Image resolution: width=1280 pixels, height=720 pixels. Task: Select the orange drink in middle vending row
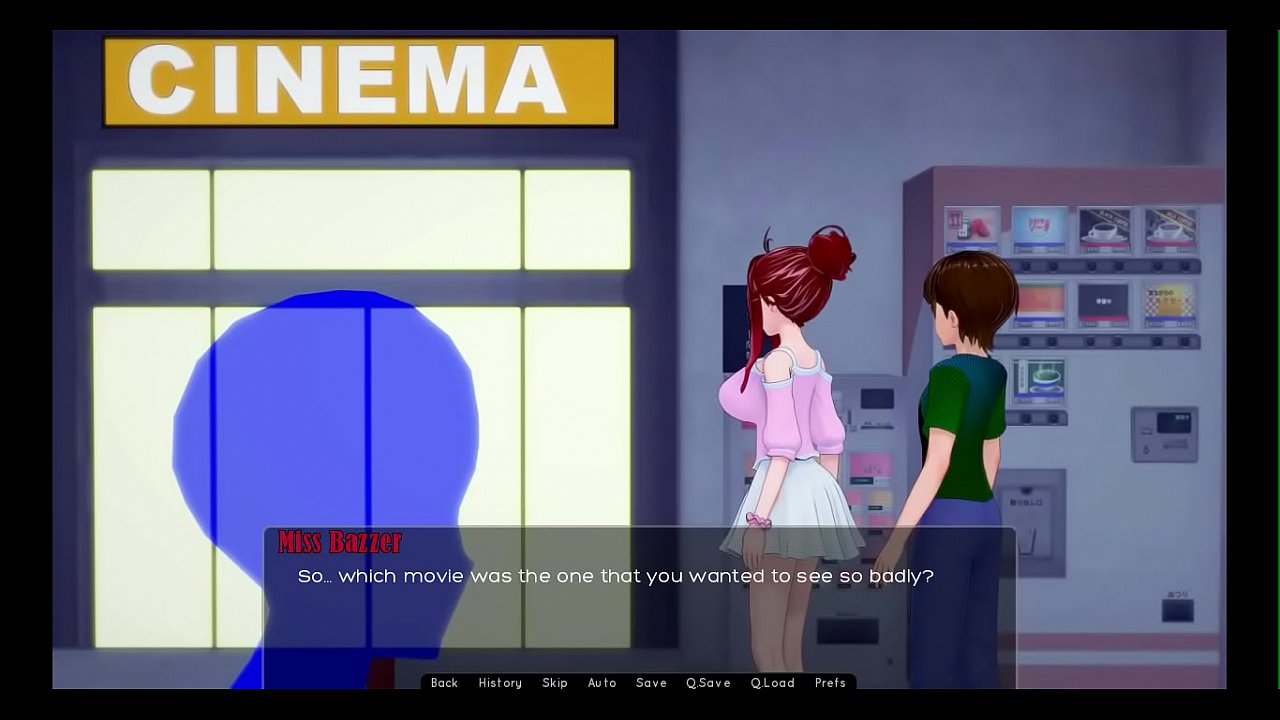(x=1040, y=302)
